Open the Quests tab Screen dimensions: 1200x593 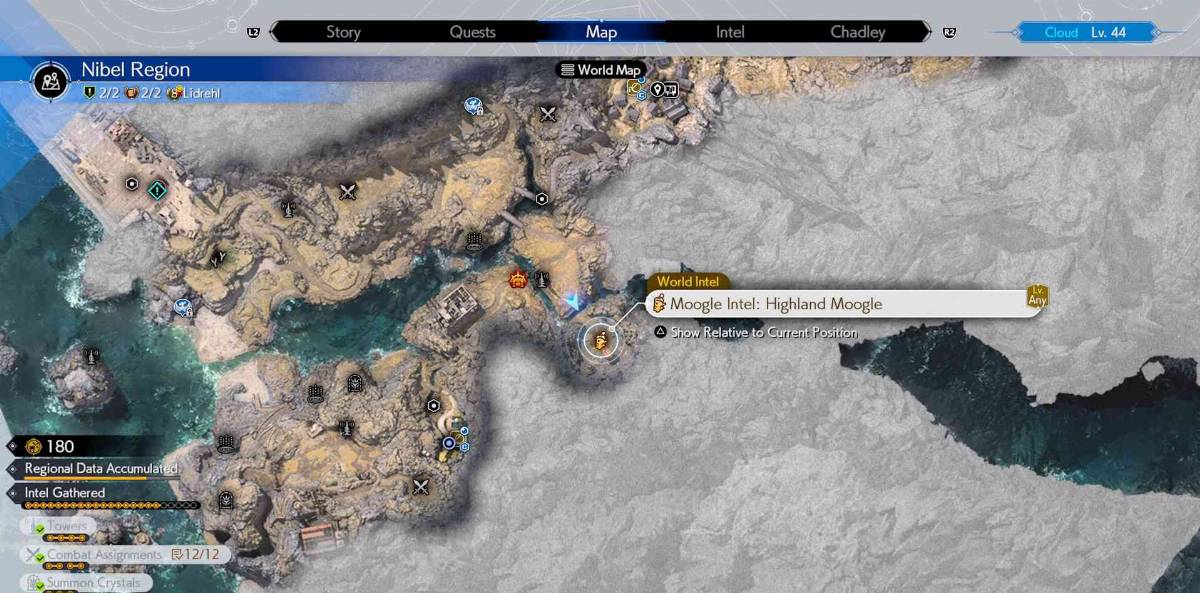tap(472, 32)
